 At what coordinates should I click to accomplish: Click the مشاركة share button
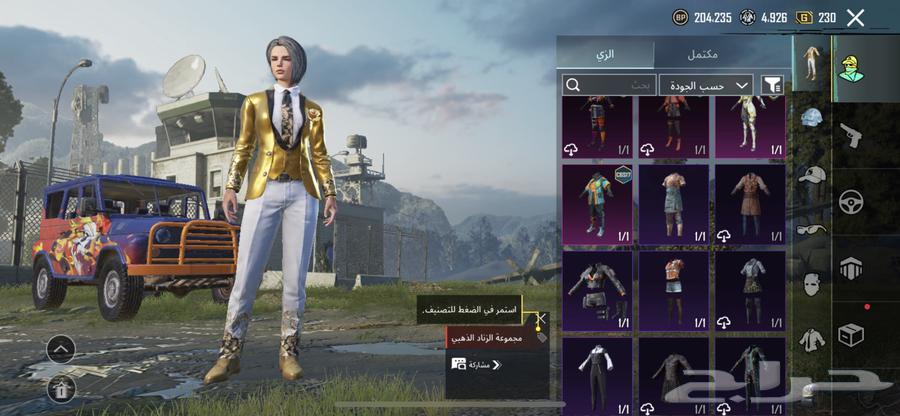coord(478,365)
